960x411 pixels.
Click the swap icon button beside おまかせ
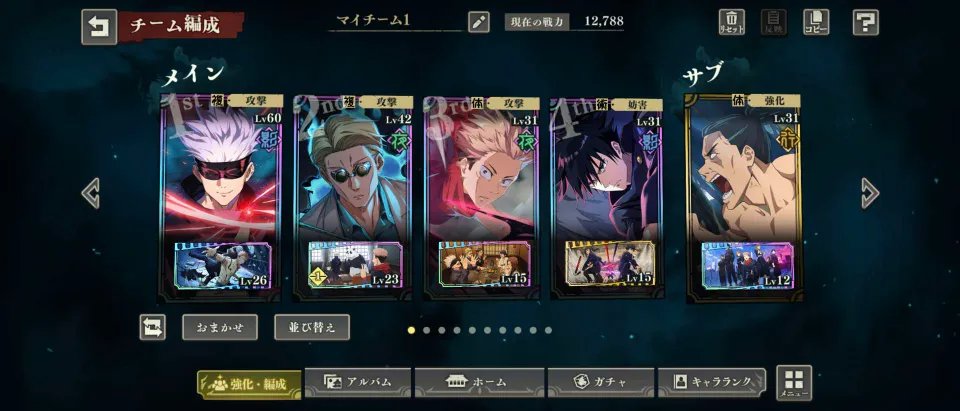coord(153,327)
